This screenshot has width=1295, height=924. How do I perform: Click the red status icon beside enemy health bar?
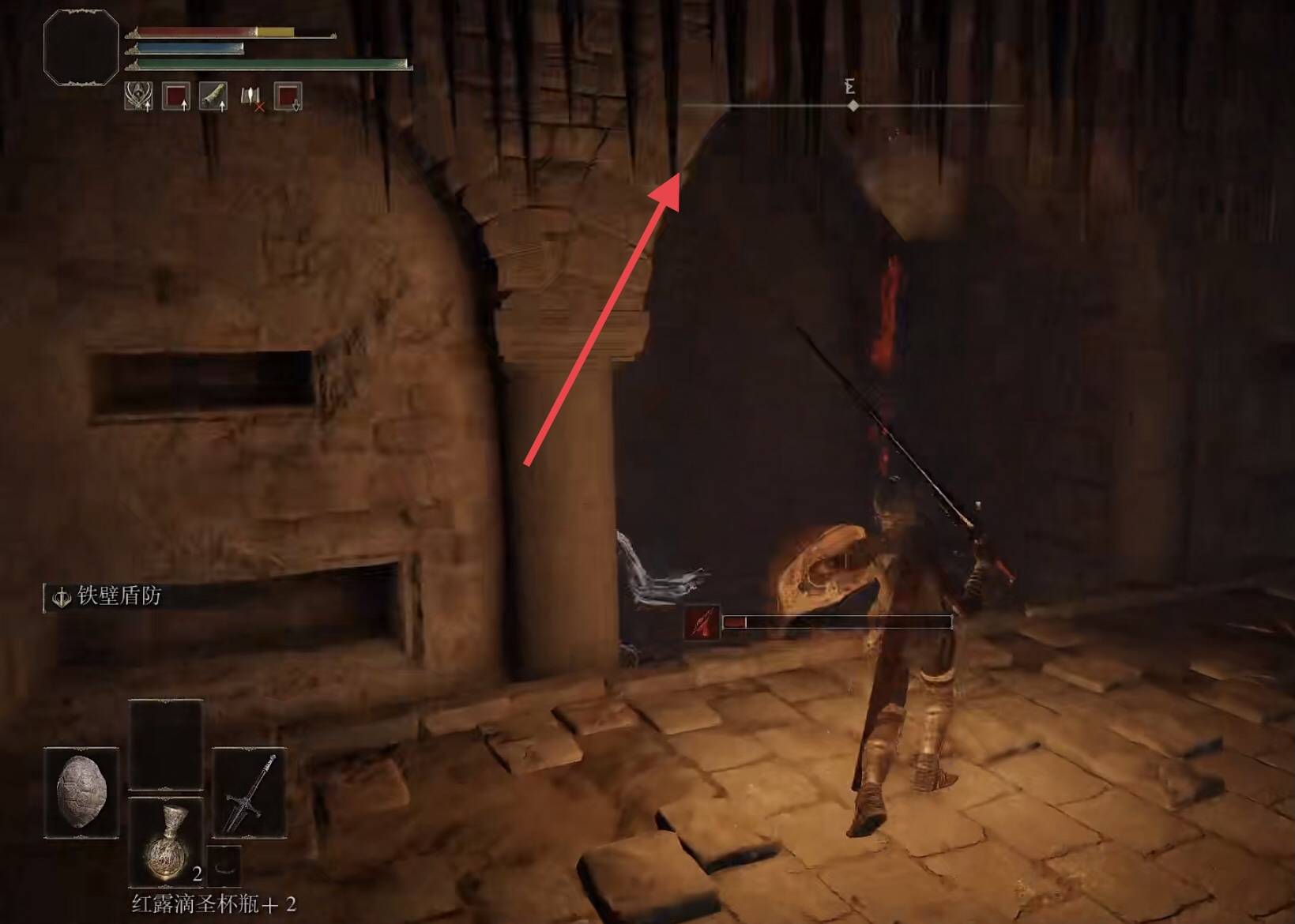tap(702, 622)
